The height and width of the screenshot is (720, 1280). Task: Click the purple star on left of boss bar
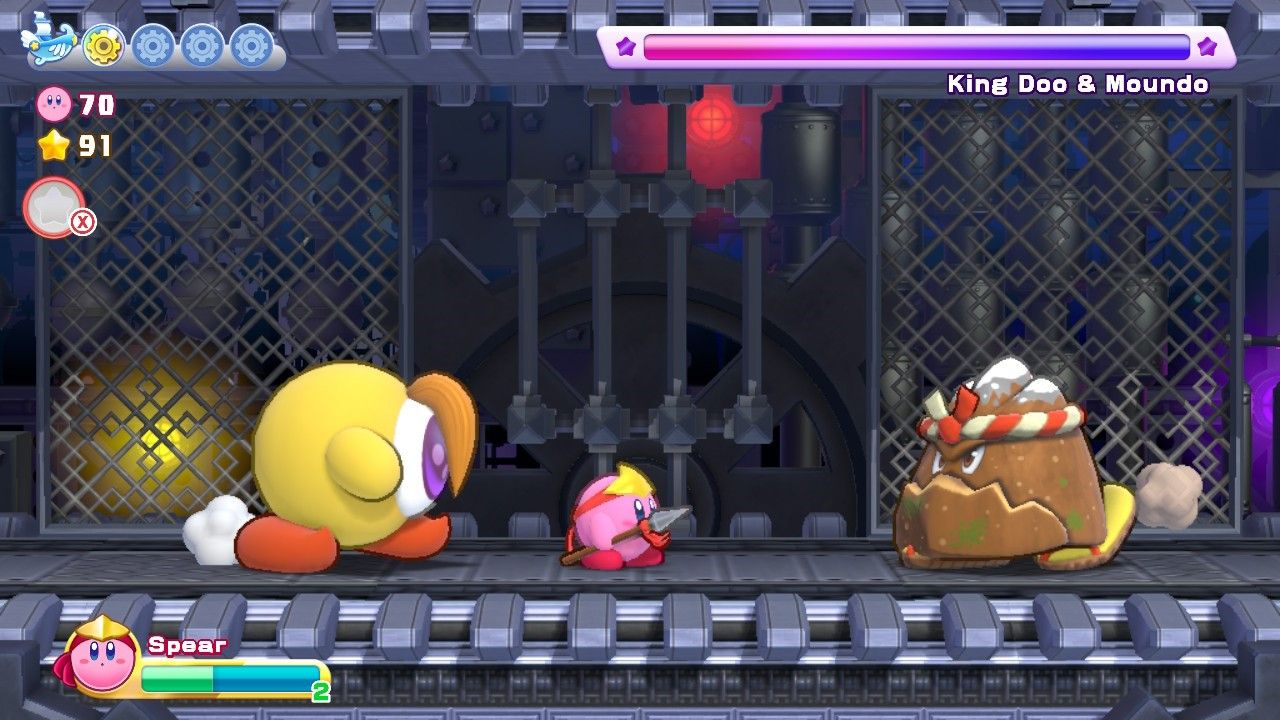pyautogui.click(x=625, y=44)
